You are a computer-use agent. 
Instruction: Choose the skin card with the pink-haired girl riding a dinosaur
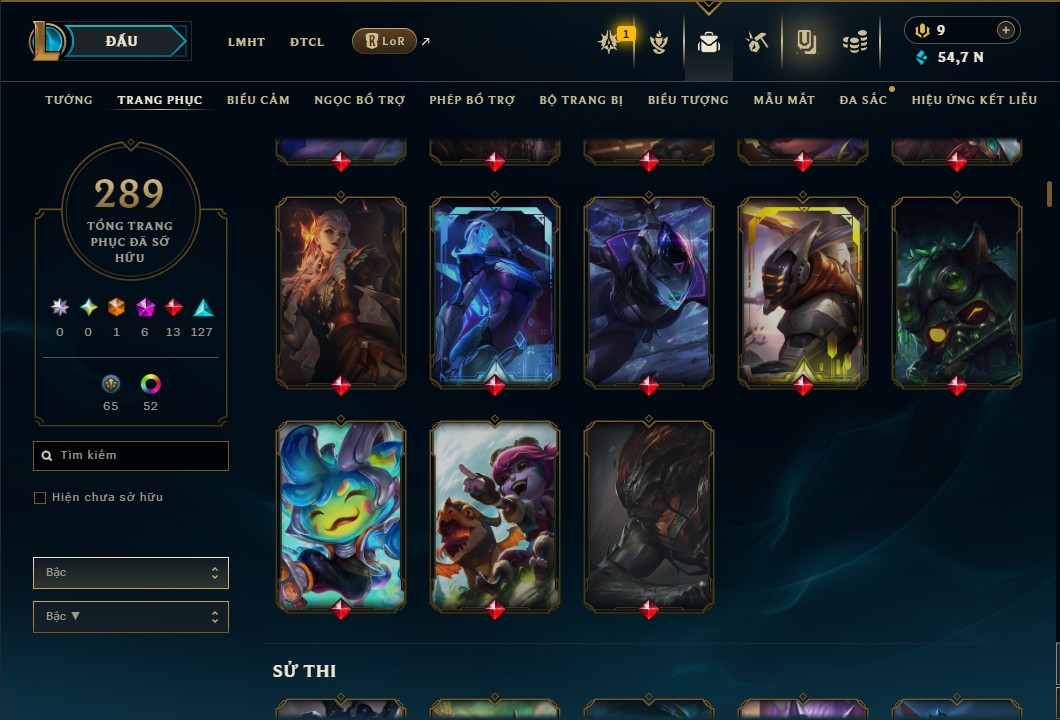click(495, 514)
